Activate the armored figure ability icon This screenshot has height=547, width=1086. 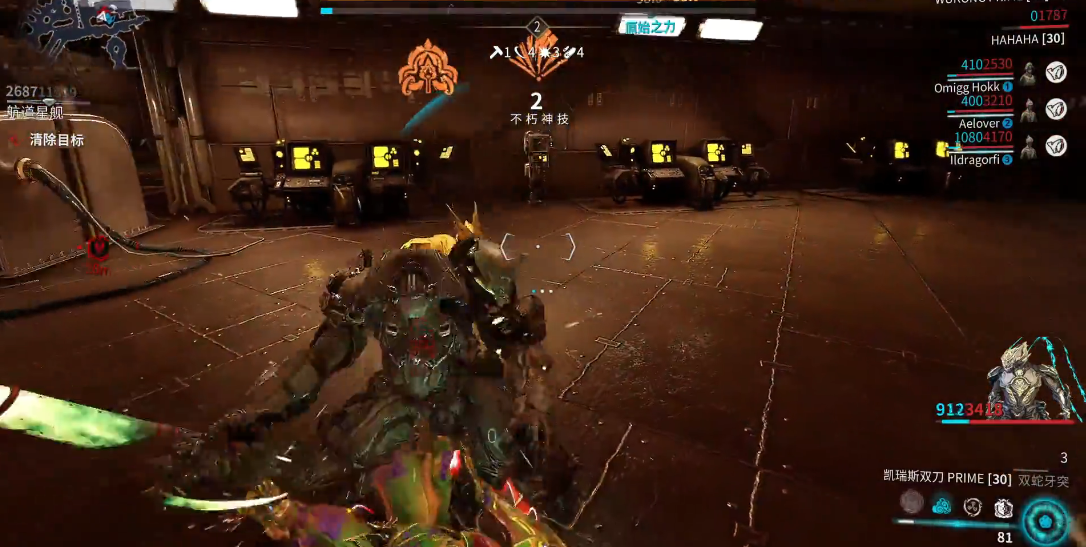[1003, 508]
